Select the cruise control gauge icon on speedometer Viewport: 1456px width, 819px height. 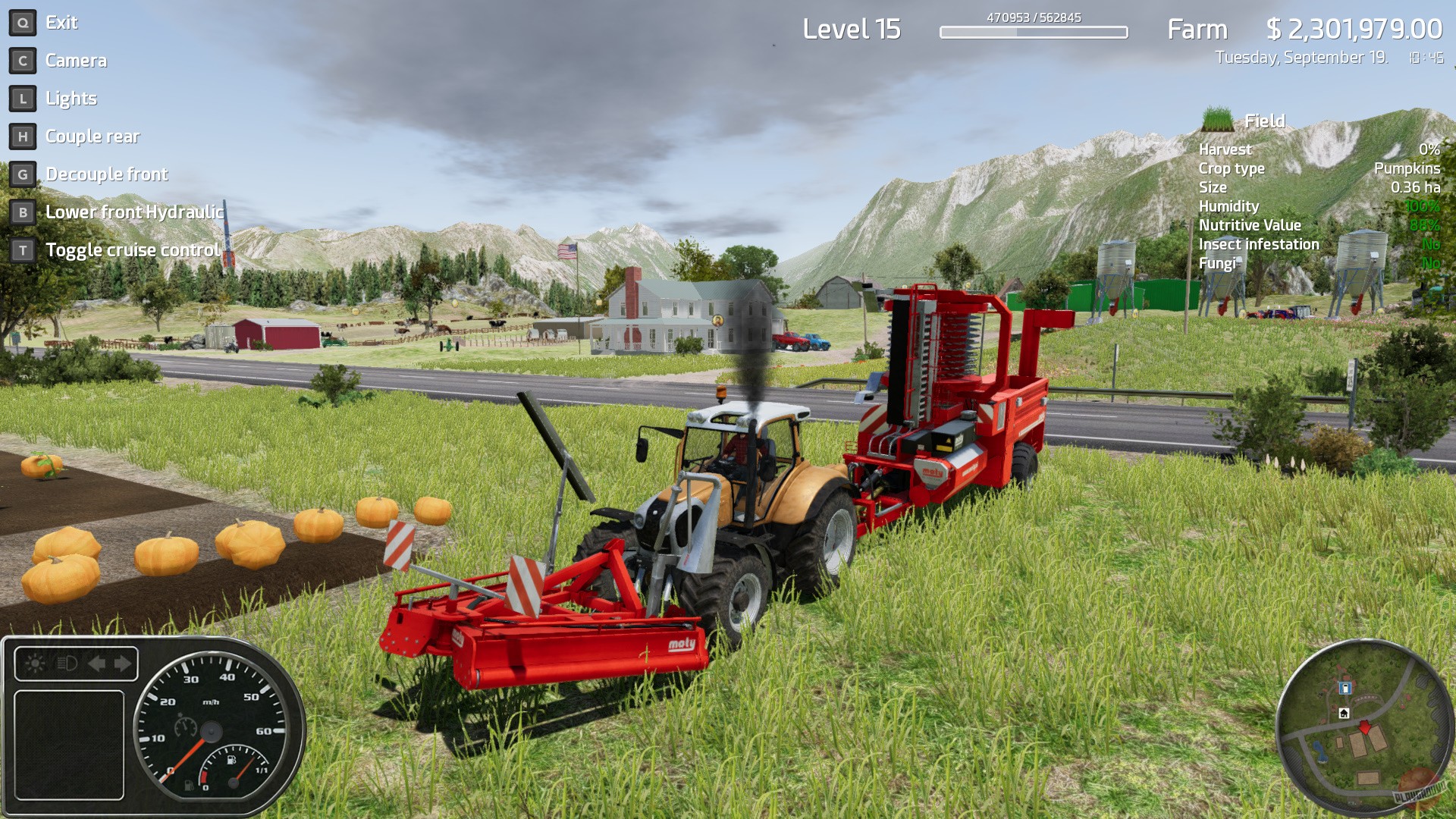(x=185, y=726)
